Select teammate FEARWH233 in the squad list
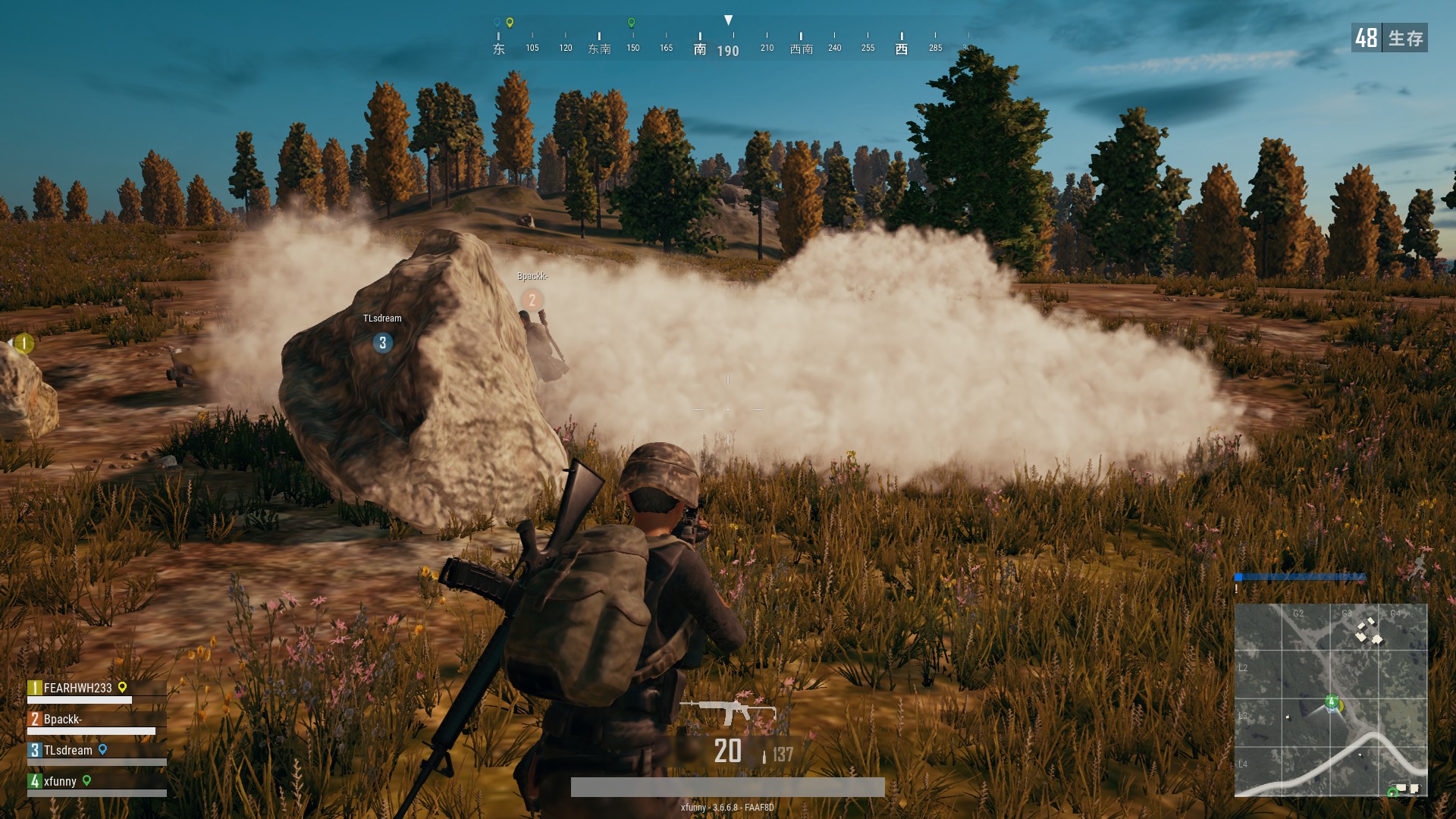 pos(77,688)
